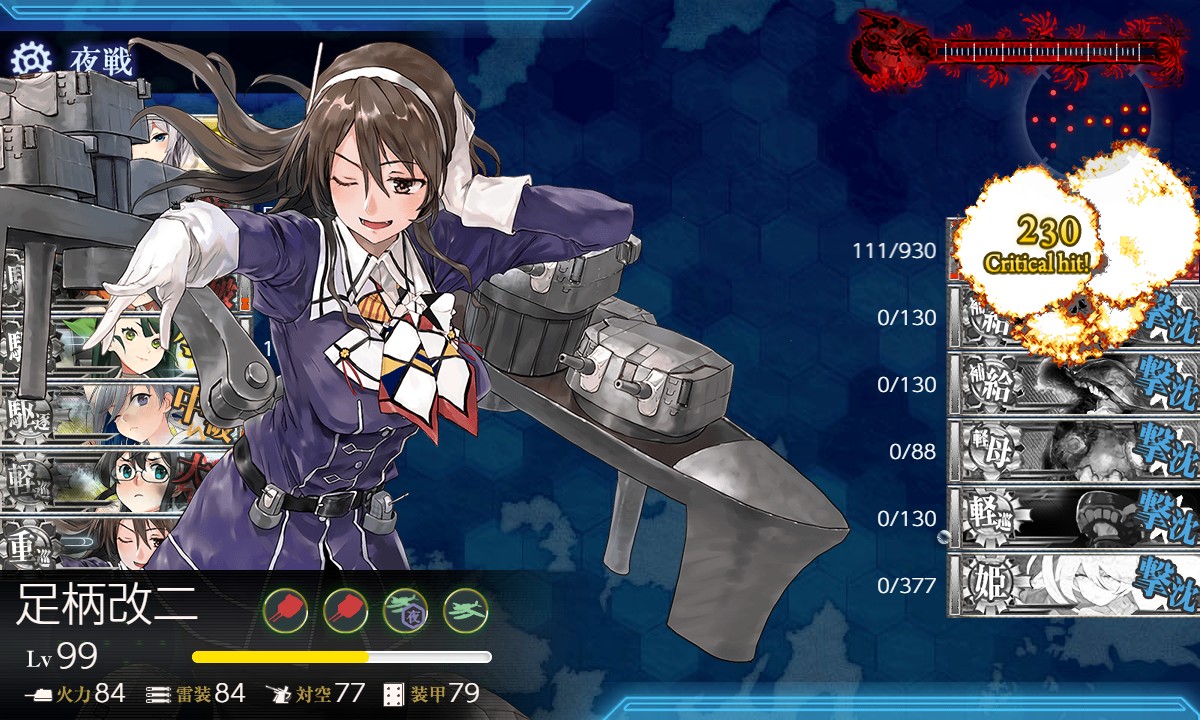Select the night recon seaplane equipment icon
Viewport: 1200px width, 720px height.
click(404, 608)
